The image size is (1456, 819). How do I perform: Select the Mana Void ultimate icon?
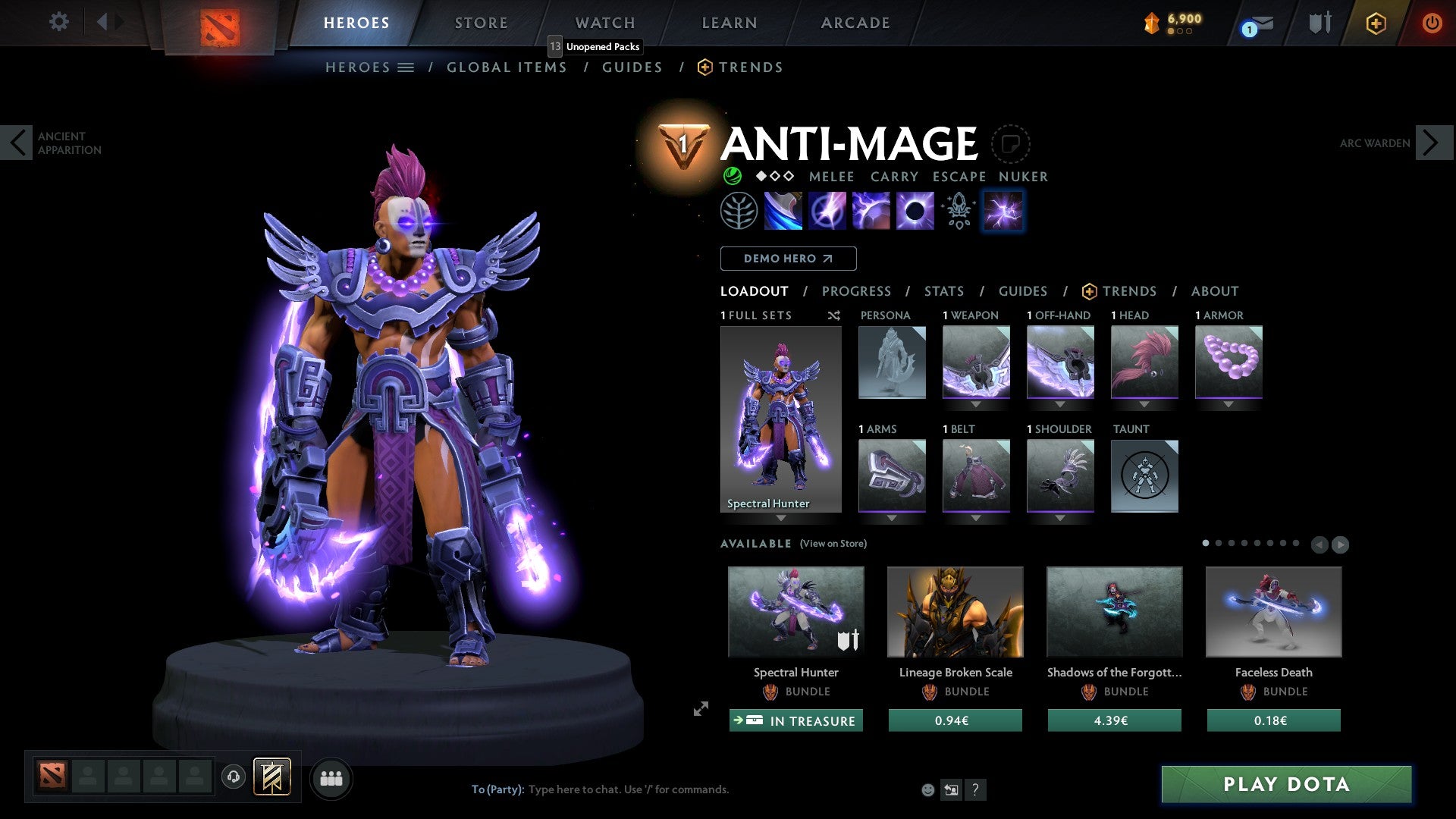914,210
